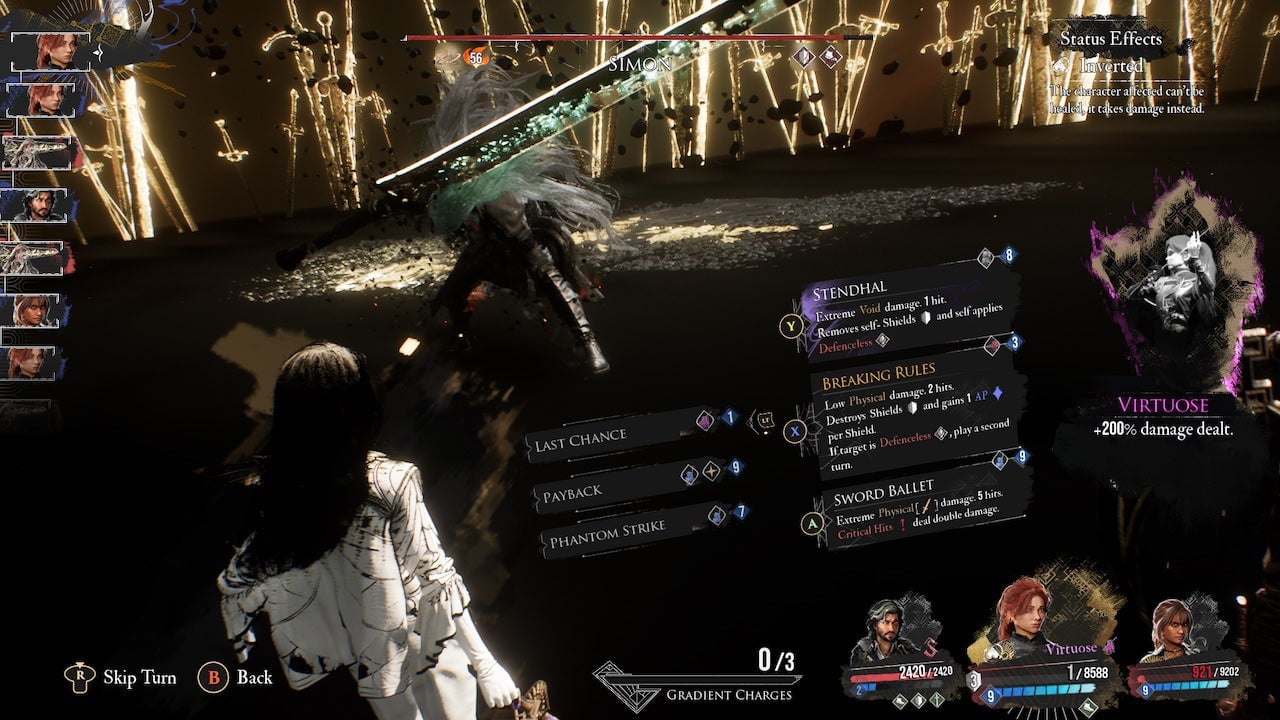Click the Defenceless debuff icon in Stendhal's description

coord(883,343)
